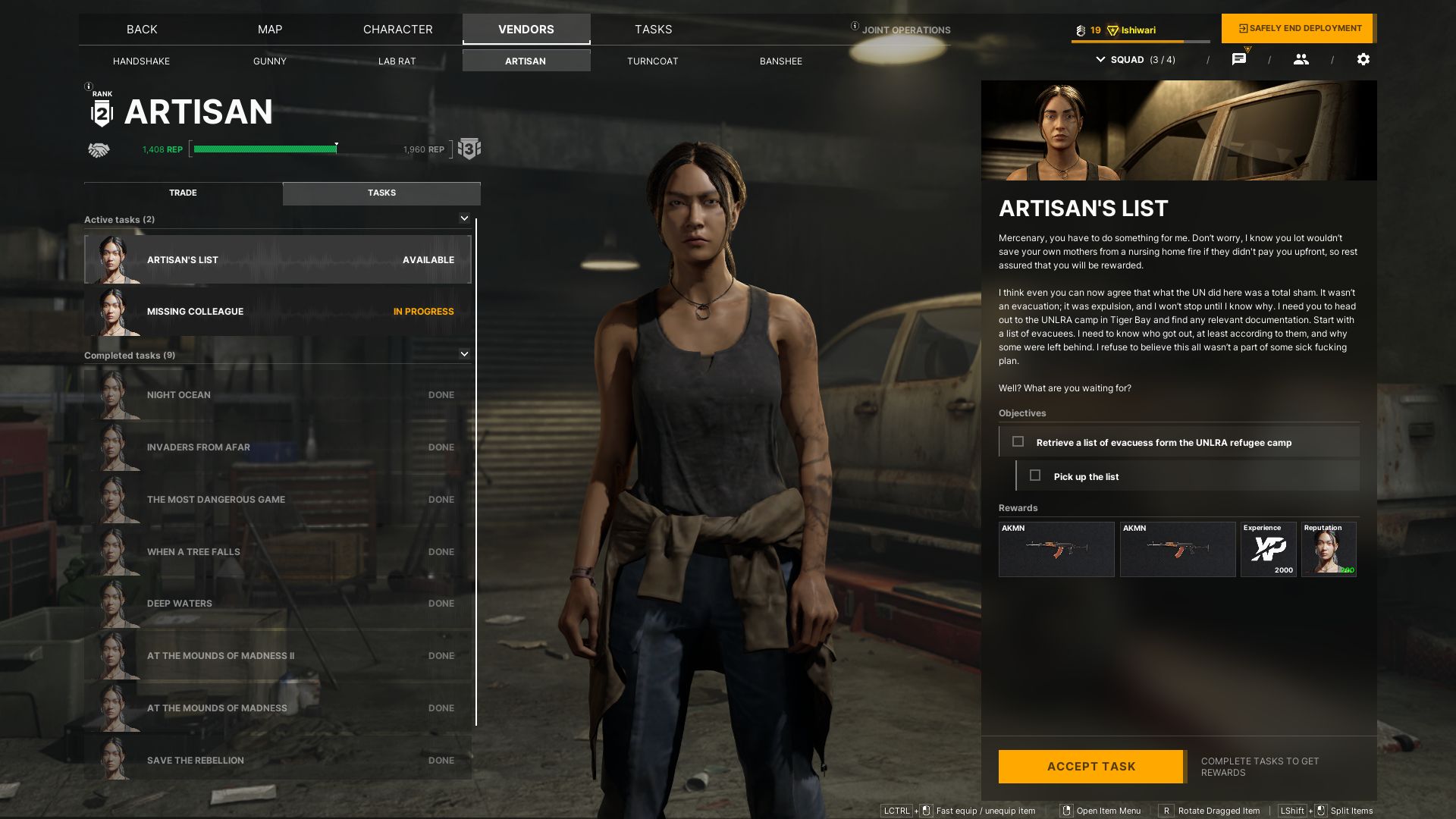This screenshot has width=1456, height=819.
Task: Open the chat message icon
Action: [1238, 59]
